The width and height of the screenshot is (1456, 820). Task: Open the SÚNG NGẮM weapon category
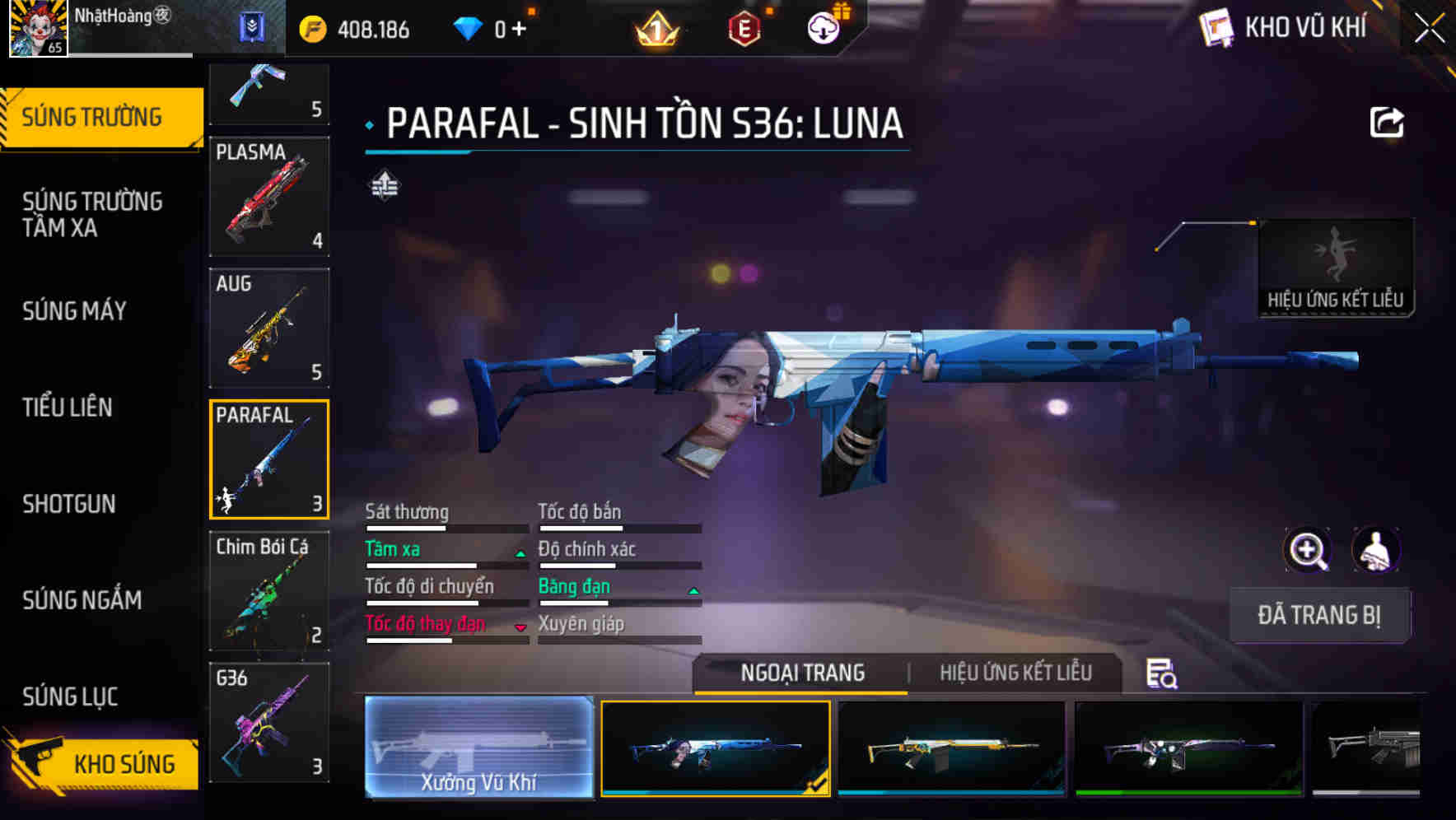pyautogui.click(x=82, y=601)
